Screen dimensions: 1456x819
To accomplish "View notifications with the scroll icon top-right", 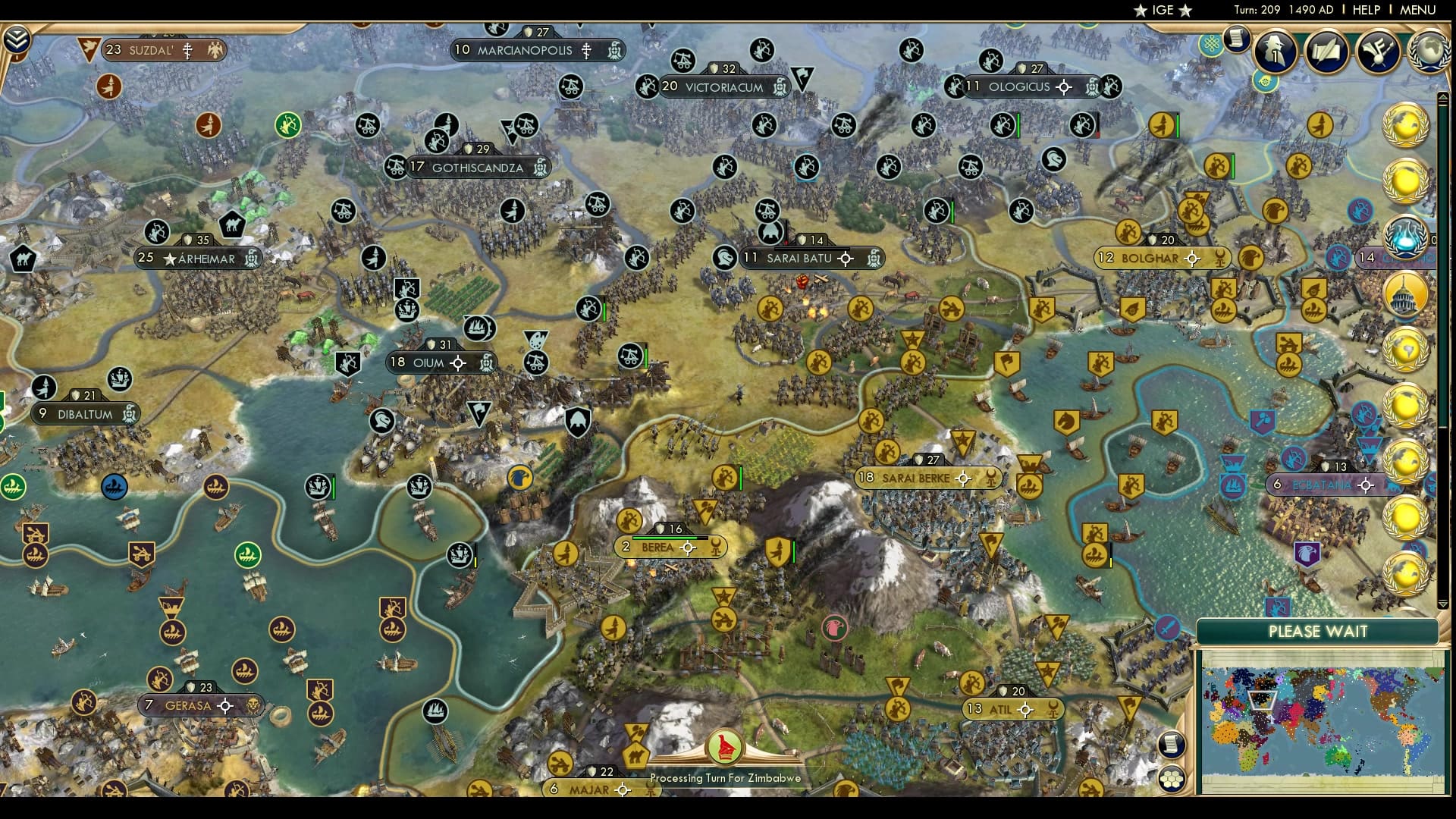I will [1238, 40].
